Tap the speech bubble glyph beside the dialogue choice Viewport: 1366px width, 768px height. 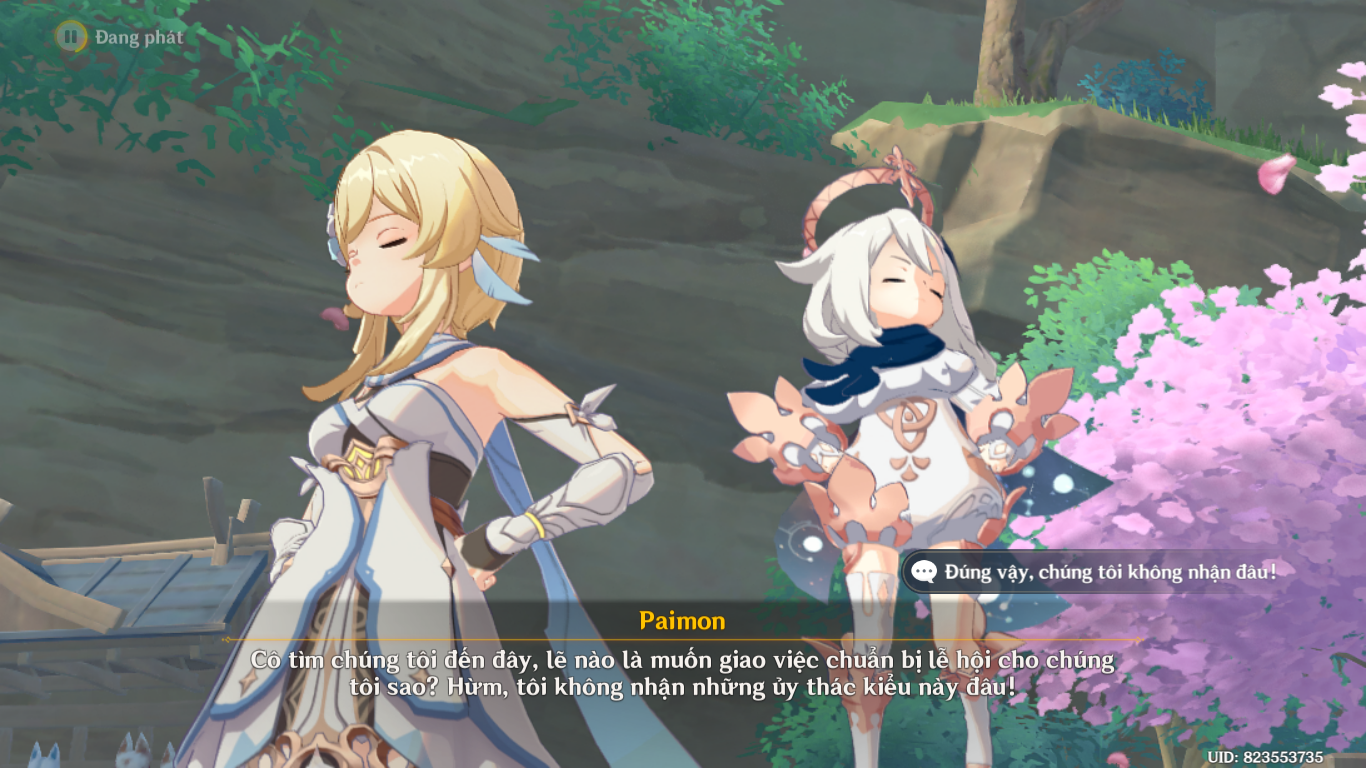(x=927, y=571)
